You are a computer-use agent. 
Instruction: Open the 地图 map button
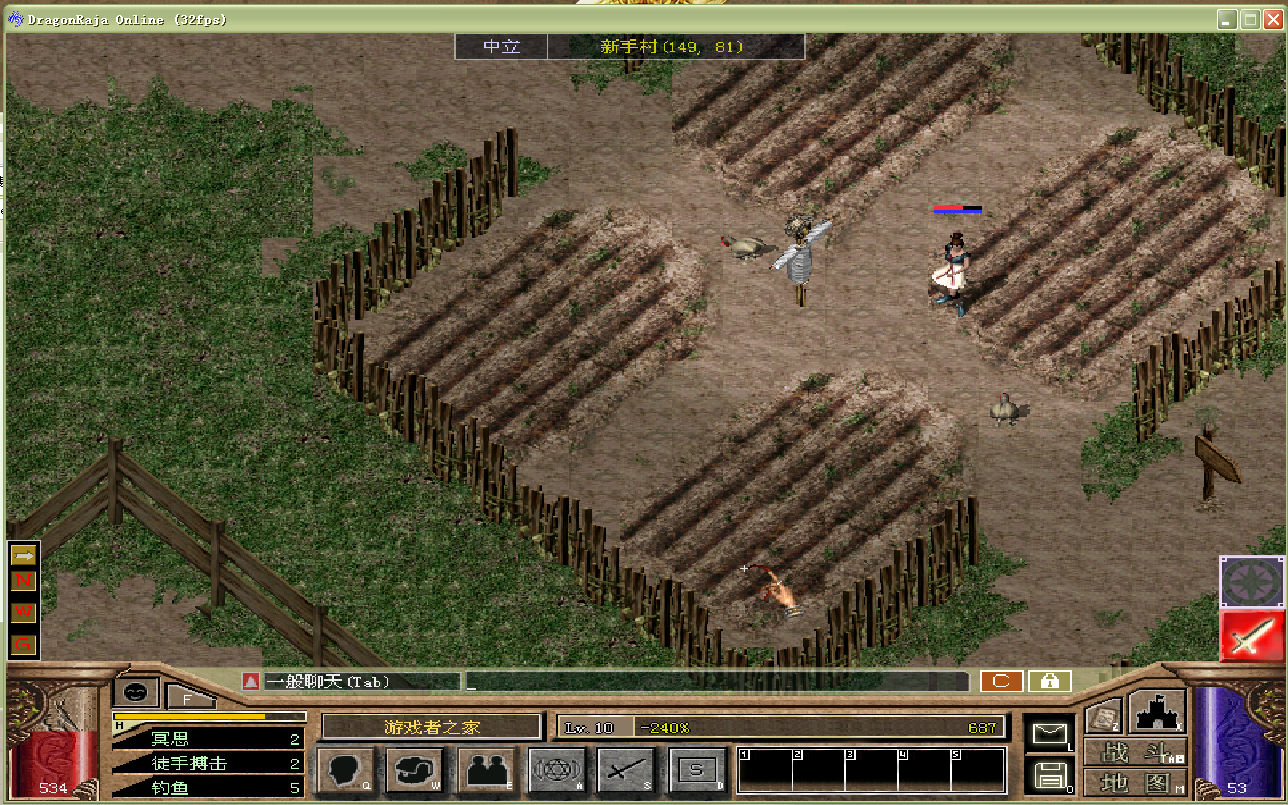click(1136, 782)
